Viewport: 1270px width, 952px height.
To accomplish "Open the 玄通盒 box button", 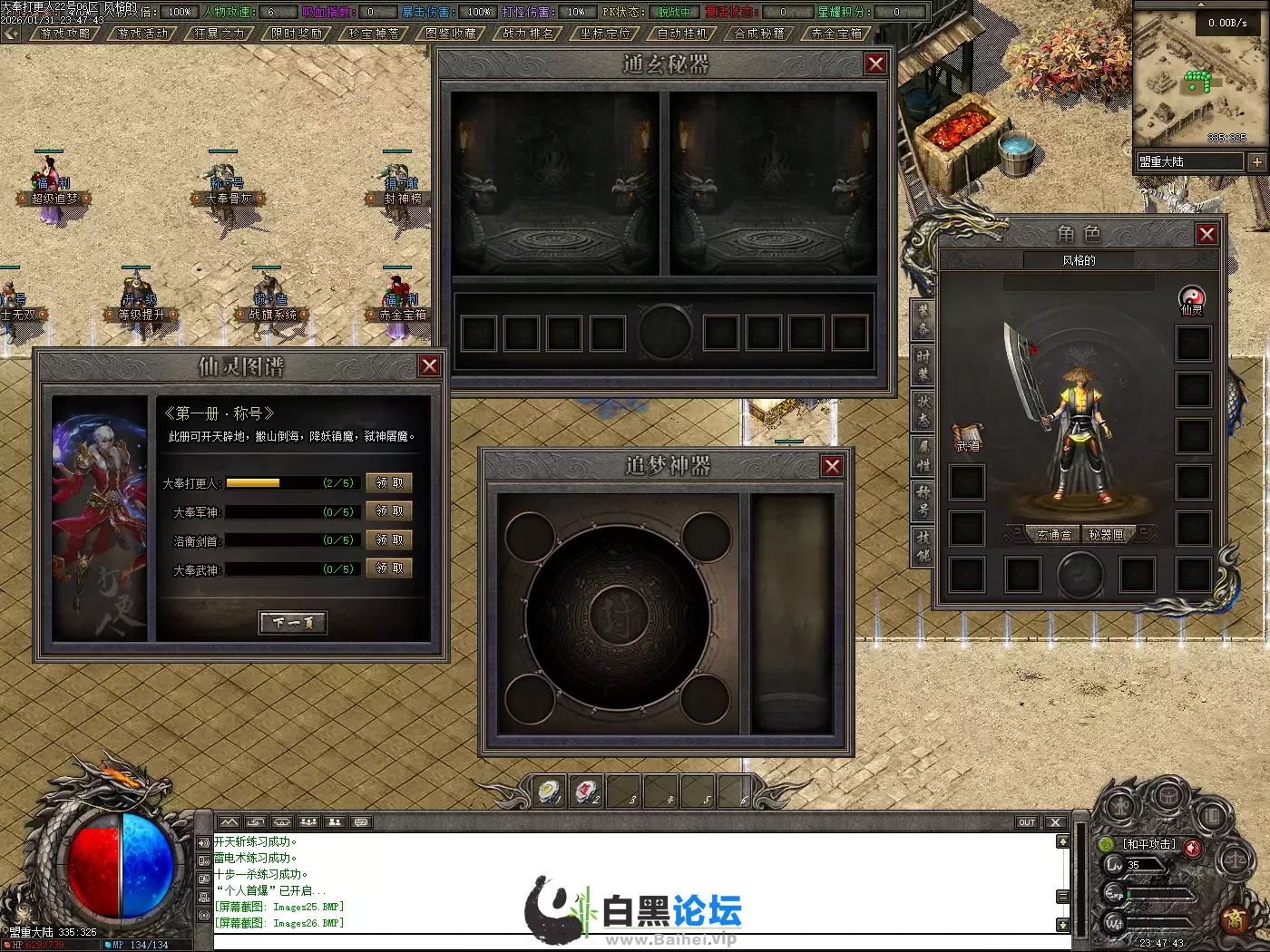I will 1053,535.
